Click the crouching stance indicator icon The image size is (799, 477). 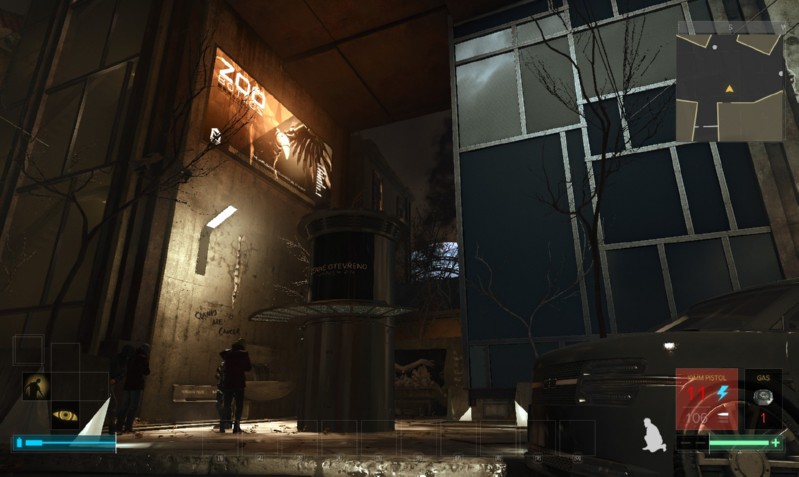[x=654, y=431]
